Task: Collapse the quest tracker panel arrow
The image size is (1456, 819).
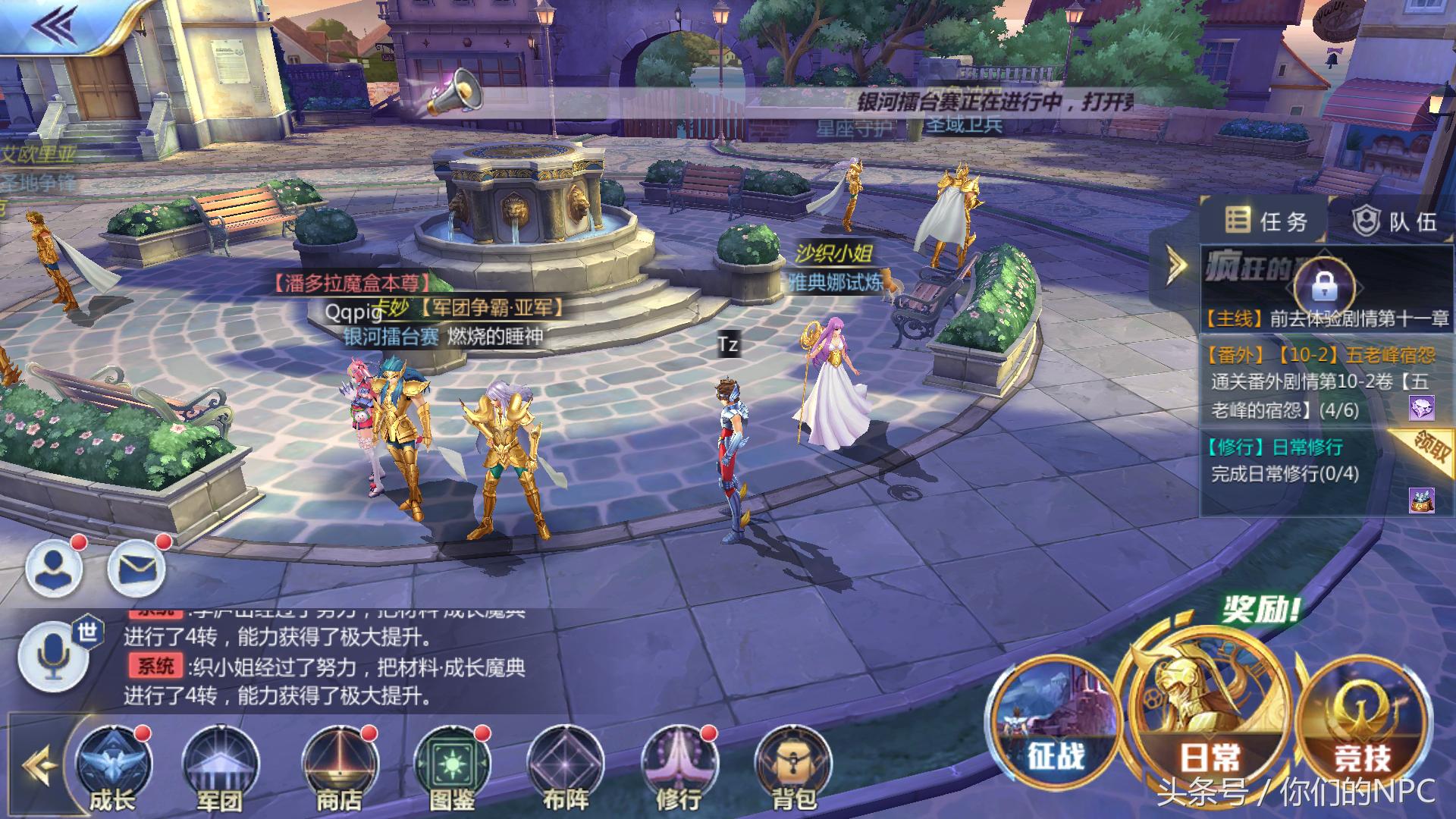Action: click(x=1175, y=265)
